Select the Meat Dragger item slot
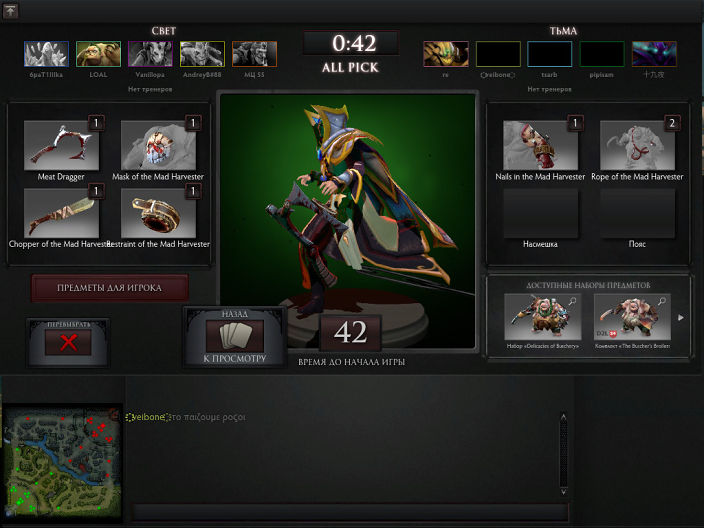The width and height of the screenshot is (704, 528). [x=62, y=145]
